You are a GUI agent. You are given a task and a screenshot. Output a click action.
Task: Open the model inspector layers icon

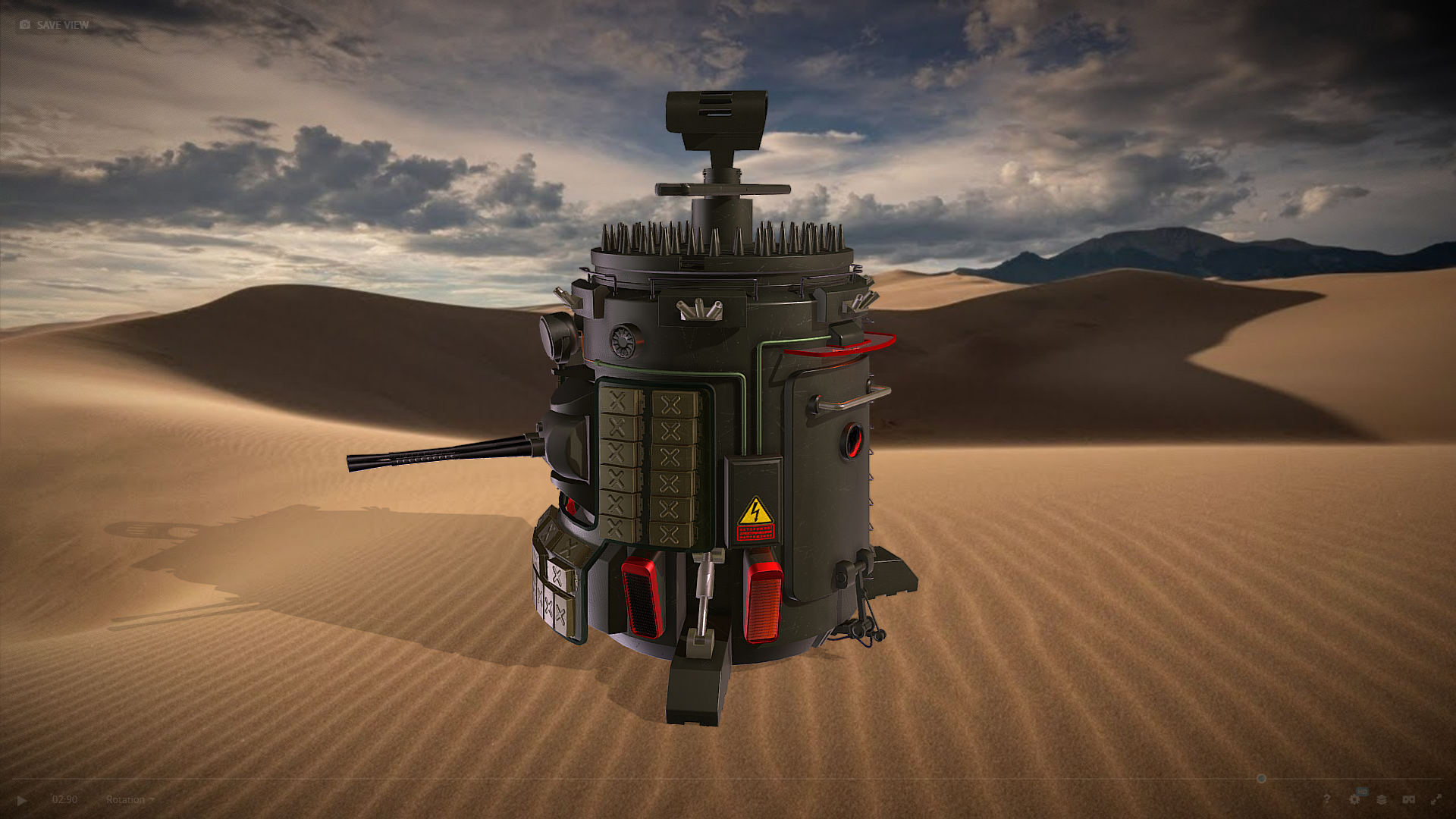point(1382,799)
